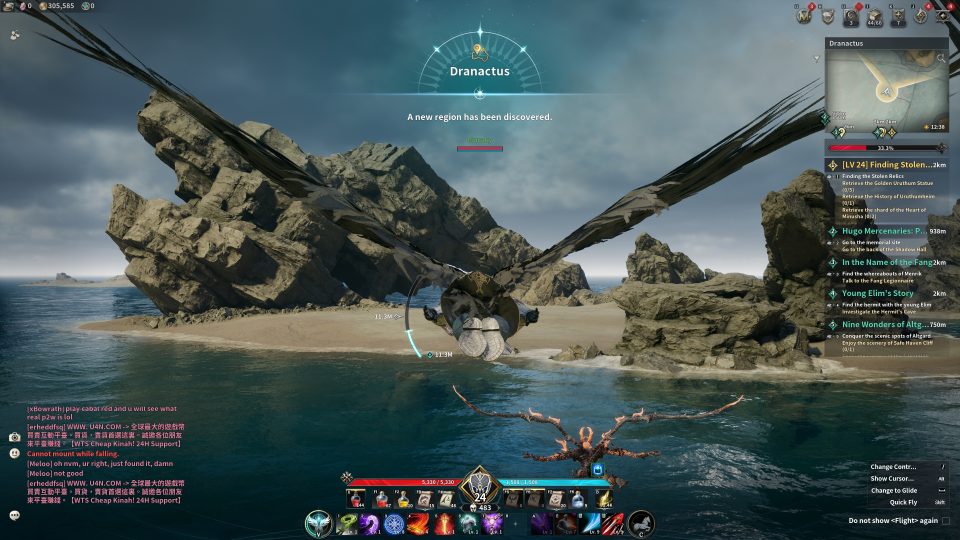This screenshot has width=960, height=540.
Task: Open the speech bubble chat icon
Action: pos(15,515)
